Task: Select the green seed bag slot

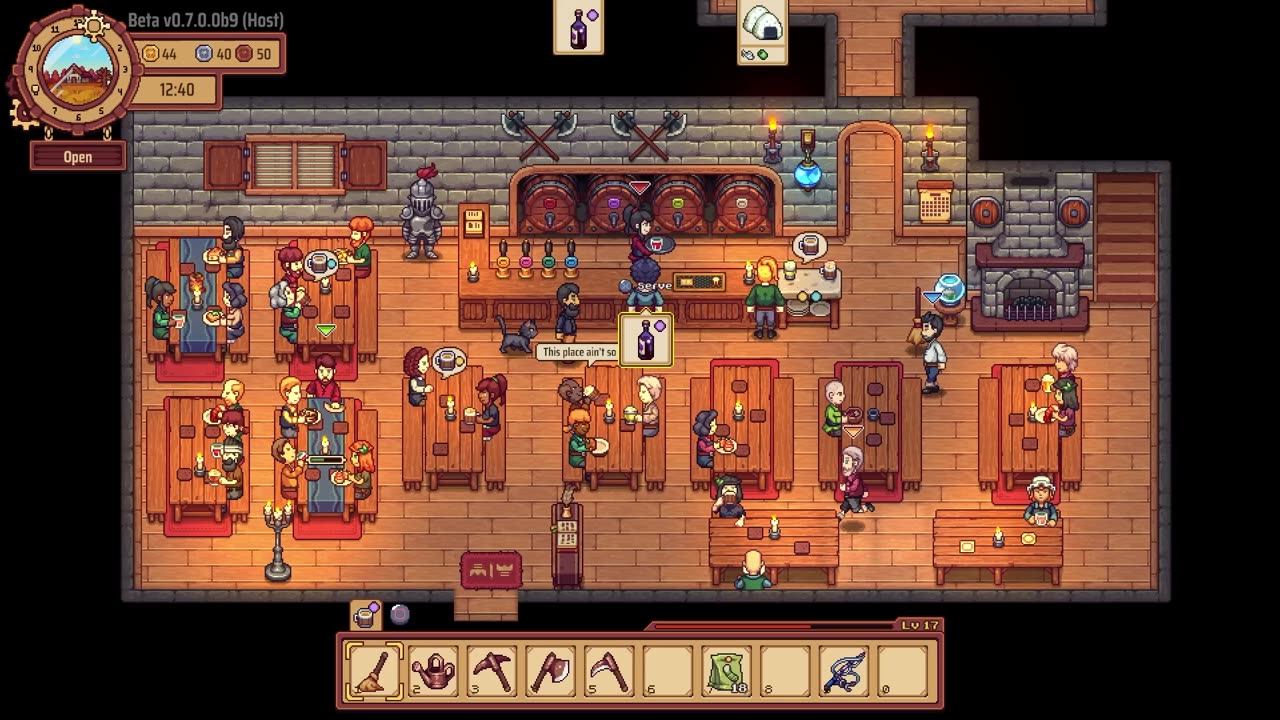Action: [727, 670]
